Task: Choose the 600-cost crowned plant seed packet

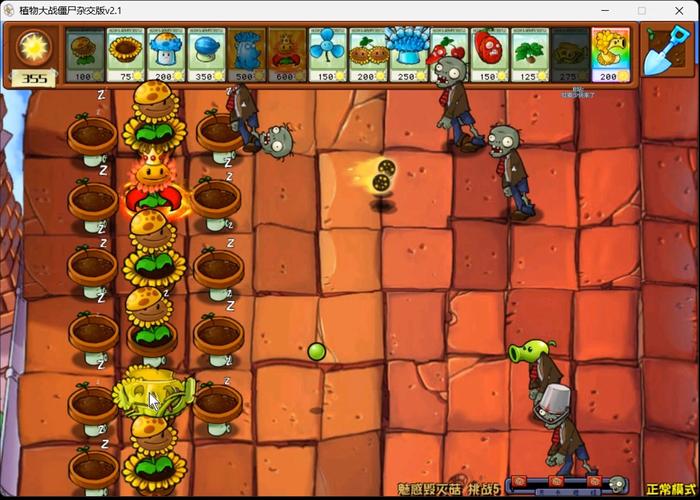Action: click(288, 54)
